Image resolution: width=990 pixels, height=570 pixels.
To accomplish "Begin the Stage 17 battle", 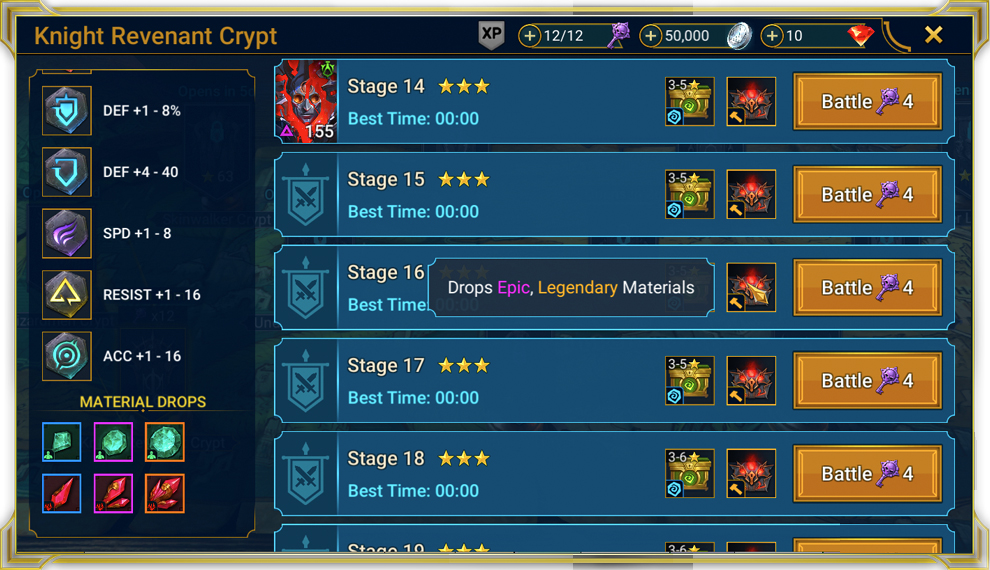I will [867, 380].
